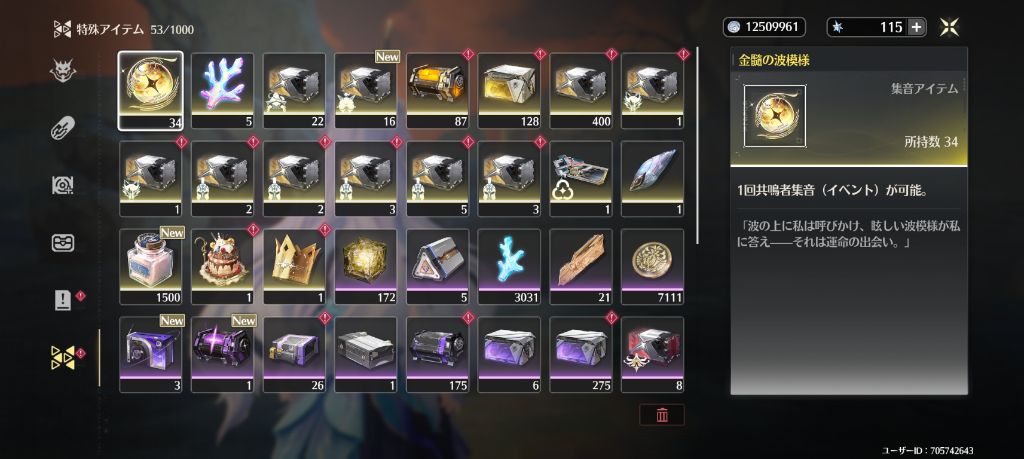
Task: Select the orange capsule item with 87
Action: (x=438, y=90)
